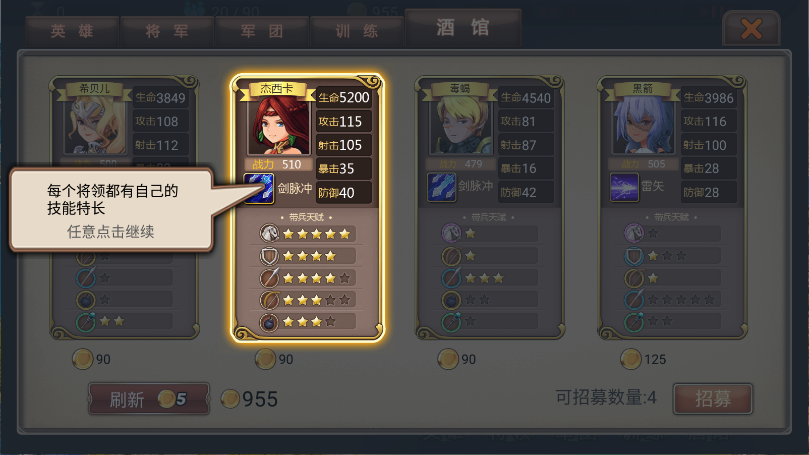809x455 pixels.
Task: Recruit with the 招募 button
Action: coord(712,398)
